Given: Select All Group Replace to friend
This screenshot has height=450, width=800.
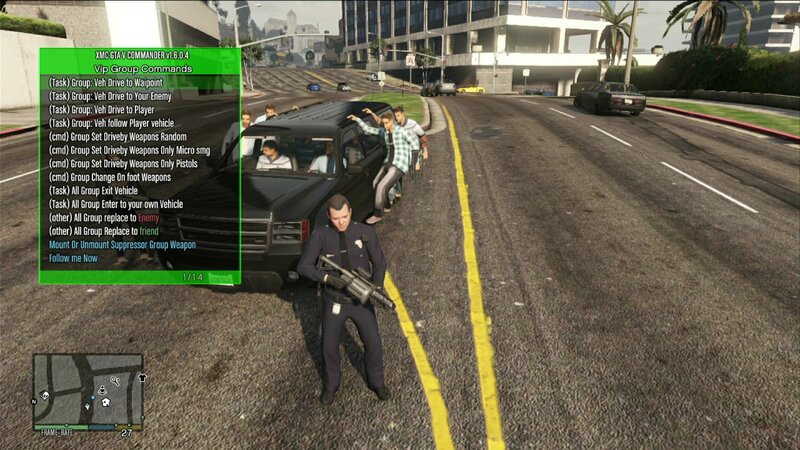Looking at the screenshot, I should (103, 231).
